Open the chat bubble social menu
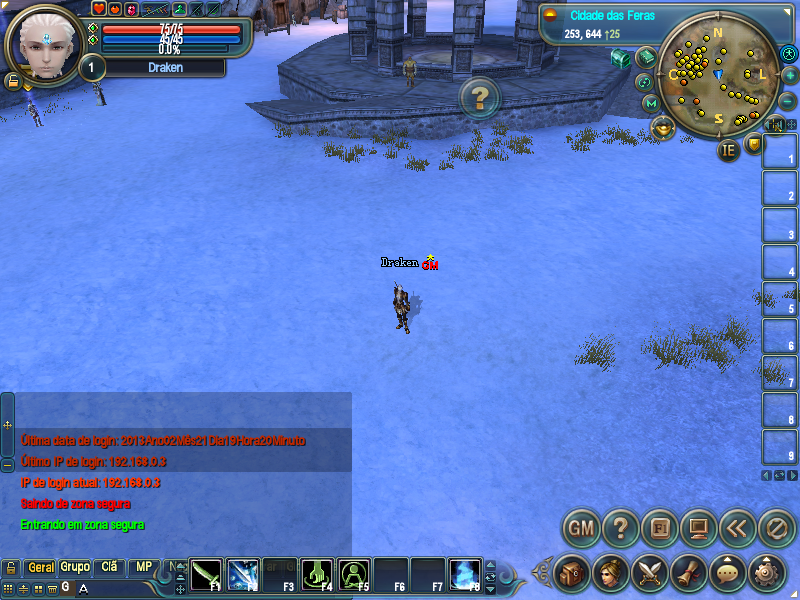Image resolution: width=800 pixels, height=600 pixels. tap(727, 572)
